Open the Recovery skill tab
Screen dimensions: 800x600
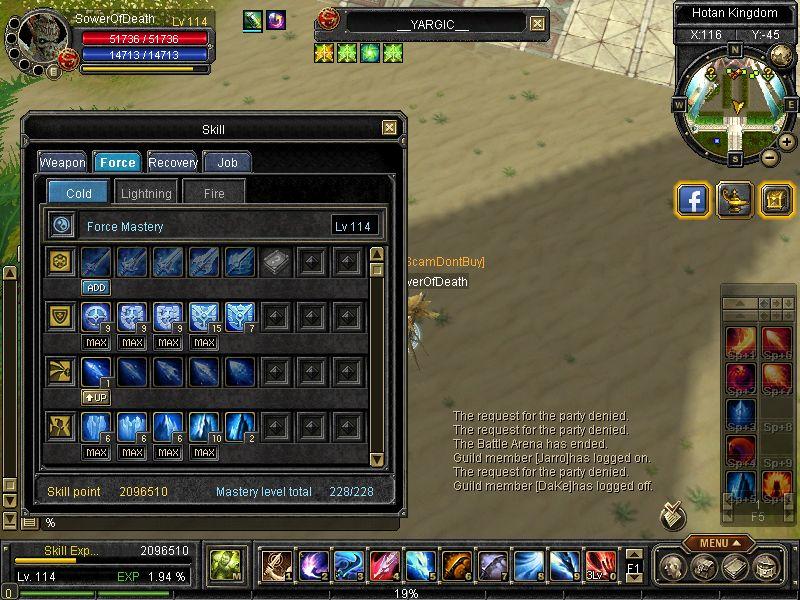[x=173, y=162]
